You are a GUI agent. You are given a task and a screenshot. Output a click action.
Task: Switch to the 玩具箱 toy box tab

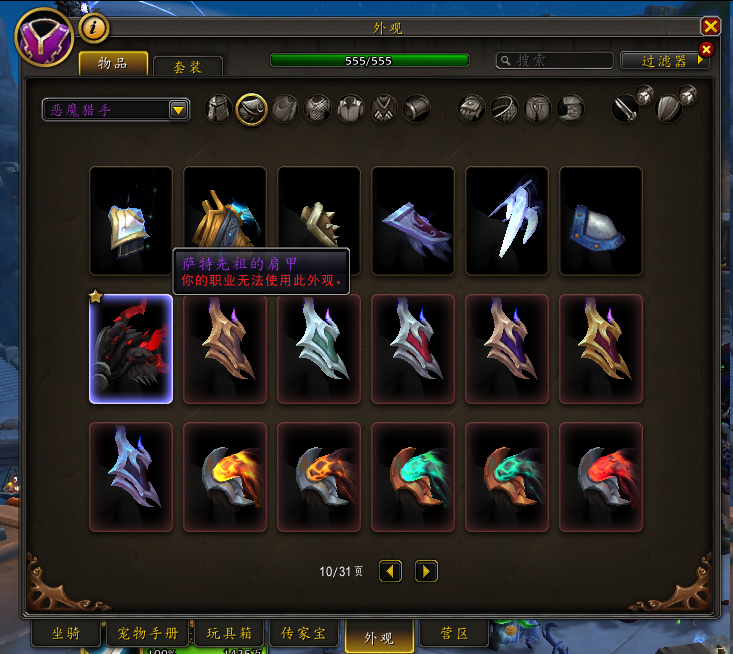pyautogui.click(x=229, y=634)
